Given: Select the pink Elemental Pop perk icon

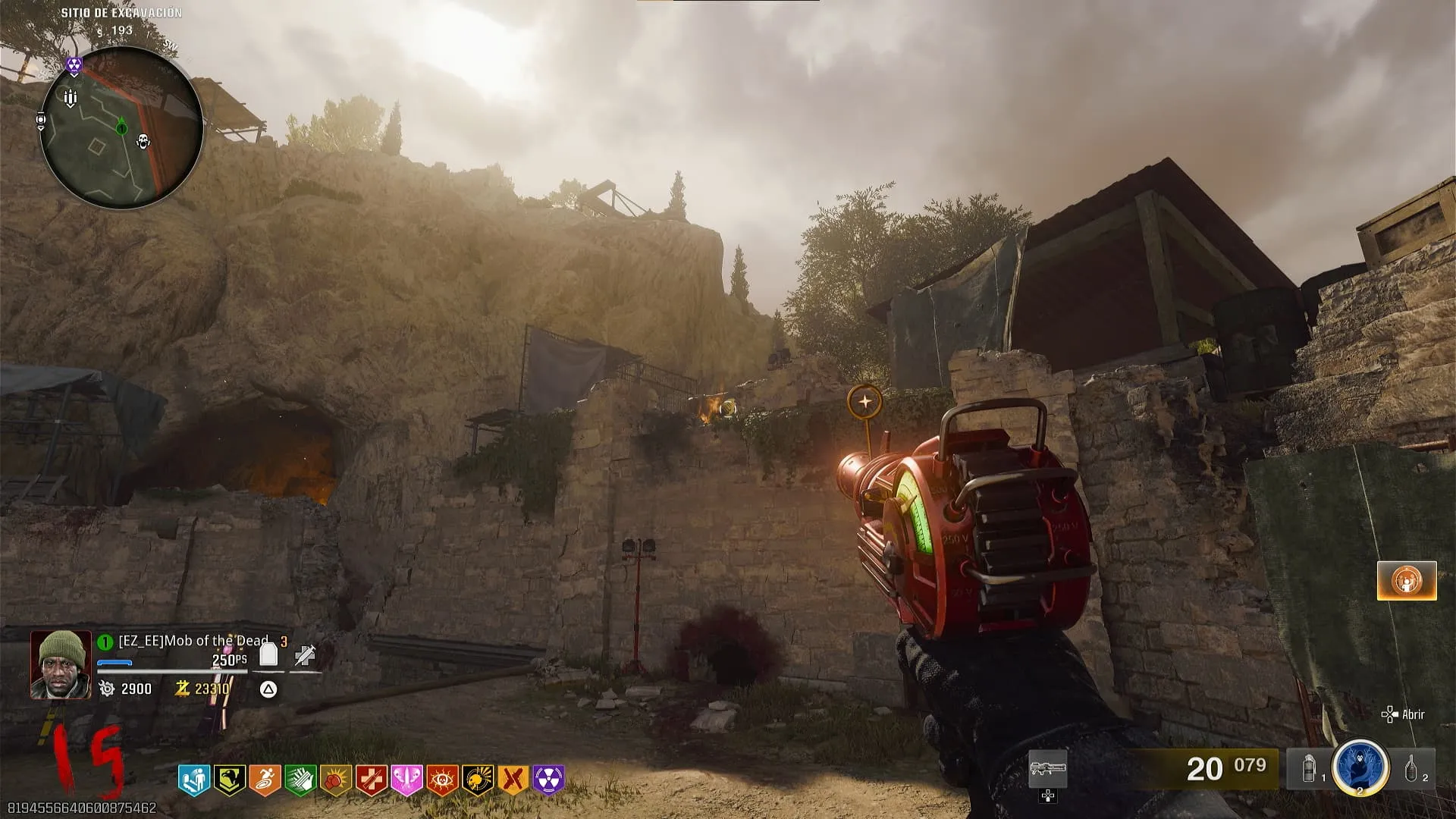Looking at the screenshot, I should click(406, 780).
